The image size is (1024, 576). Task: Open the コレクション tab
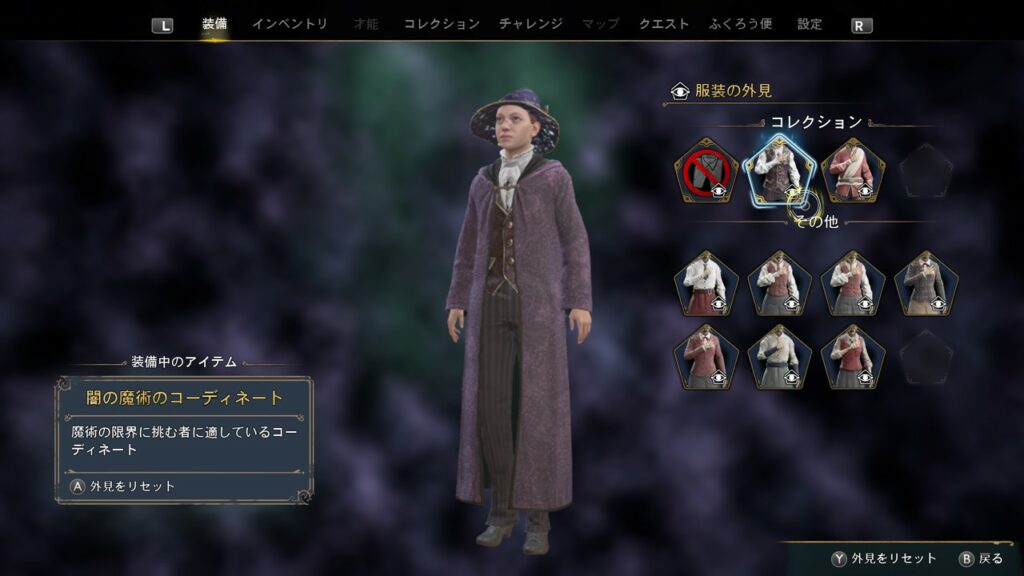point(441,24)
